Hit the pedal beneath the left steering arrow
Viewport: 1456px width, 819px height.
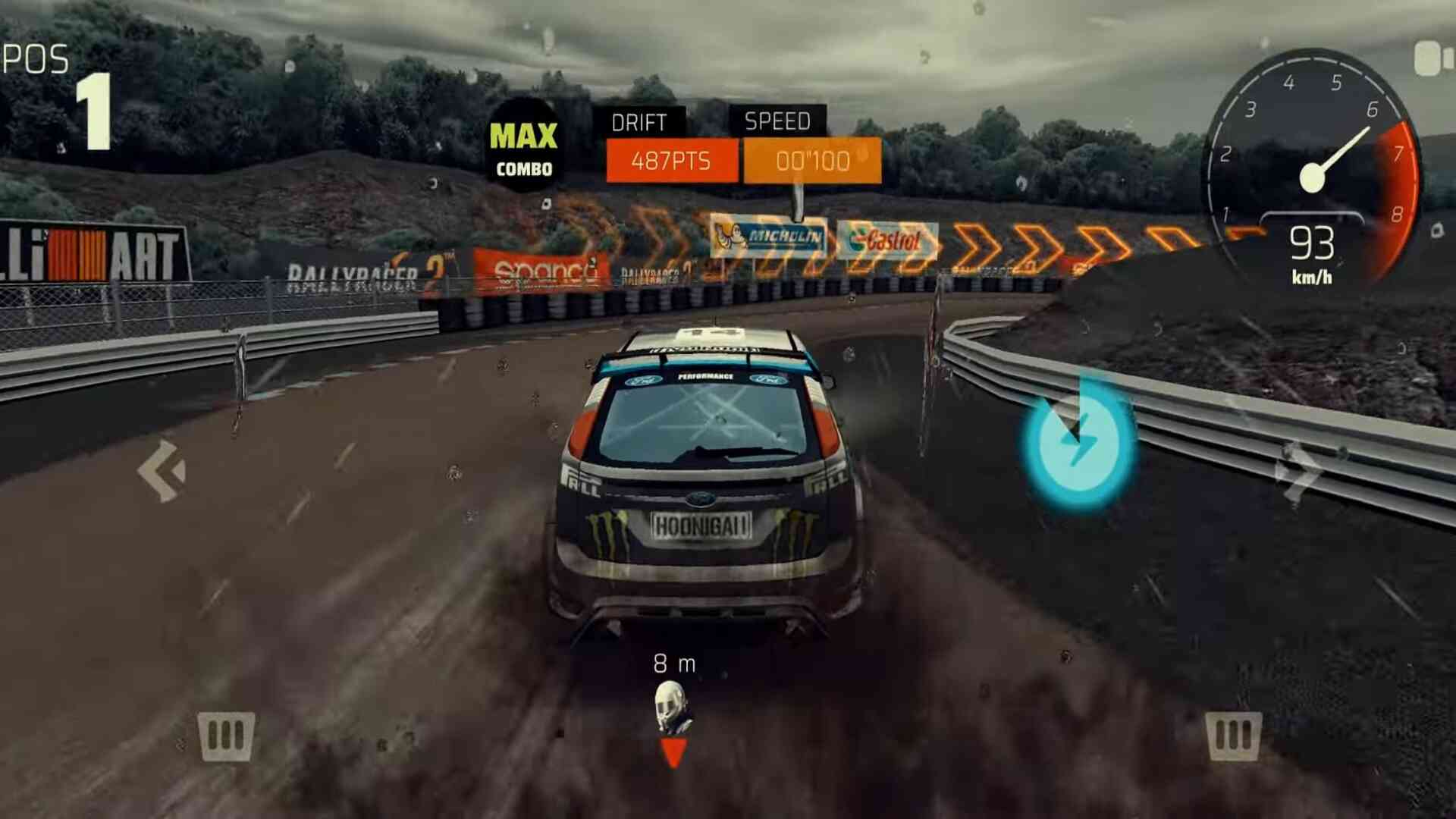[x=226, y=736]
